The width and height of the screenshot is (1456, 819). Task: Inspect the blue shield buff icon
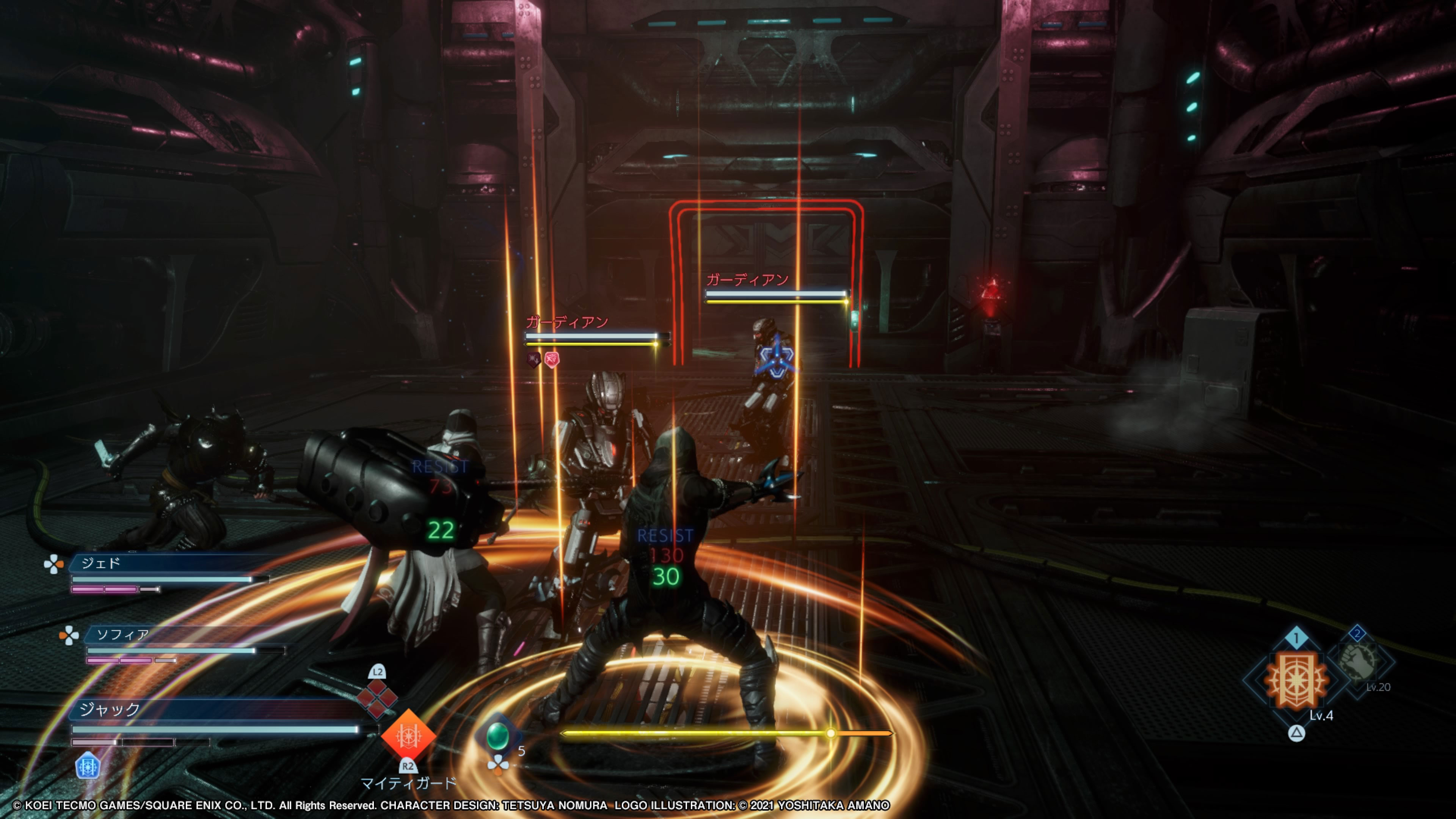tap(88, 767)
